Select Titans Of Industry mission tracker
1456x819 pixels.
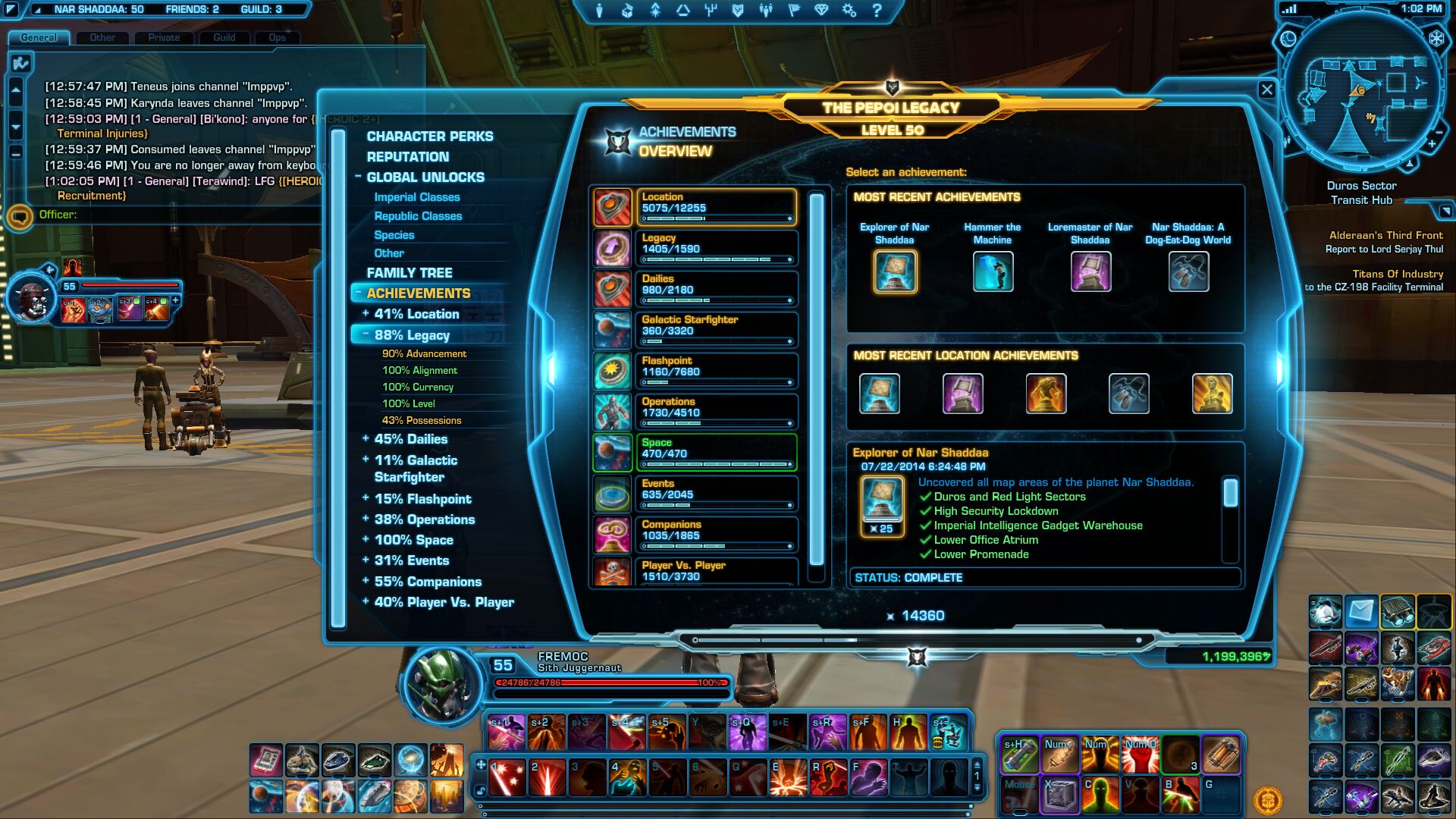click(x=1397, y=275)
